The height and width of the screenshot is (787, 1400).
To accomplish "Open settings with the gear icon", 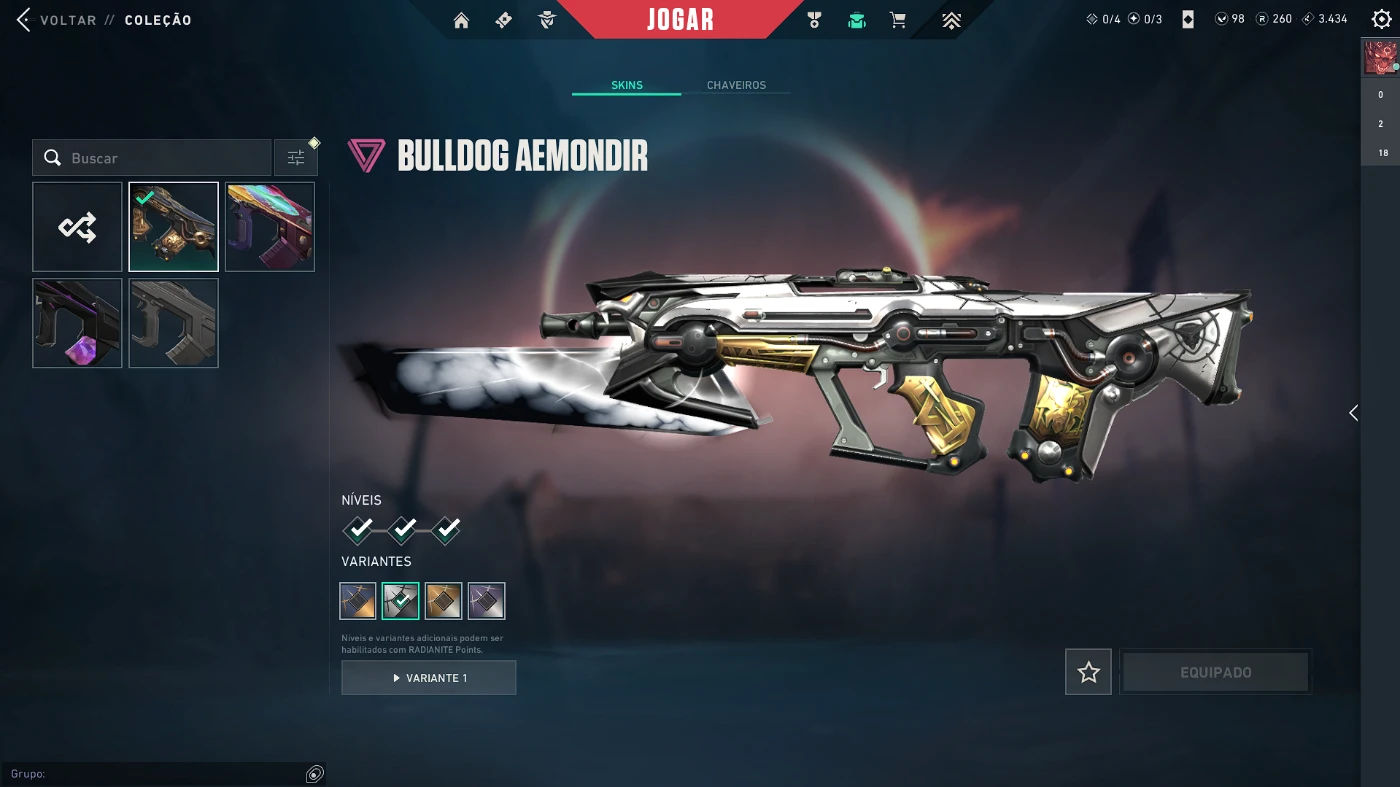I will (x=1381, y=20).
